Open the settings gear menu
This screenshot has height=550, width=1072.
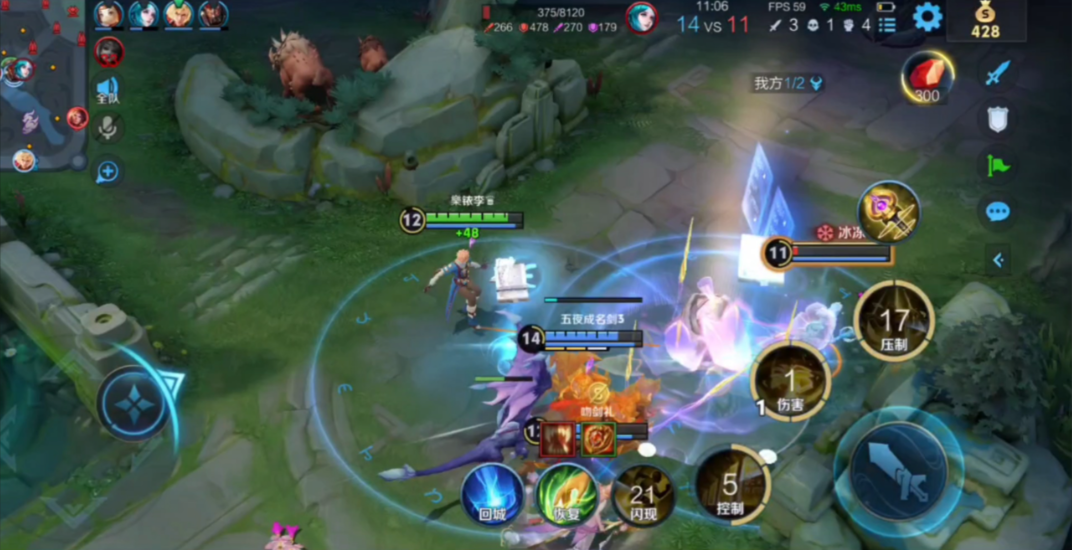click(x=927, y=17)
